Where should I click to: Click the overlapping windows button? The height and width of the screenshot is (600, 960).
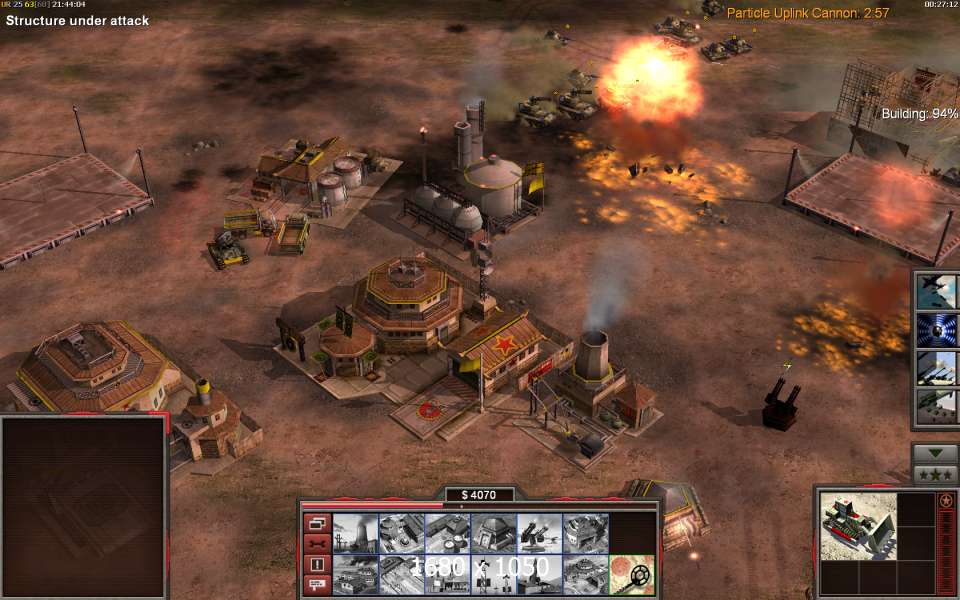[x=317, y=523]
